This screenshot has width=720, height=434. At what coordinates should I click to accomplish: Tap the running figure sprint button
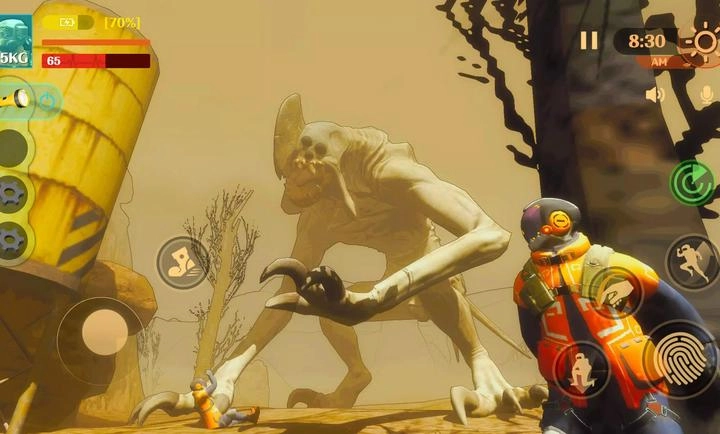click(692, 261)
